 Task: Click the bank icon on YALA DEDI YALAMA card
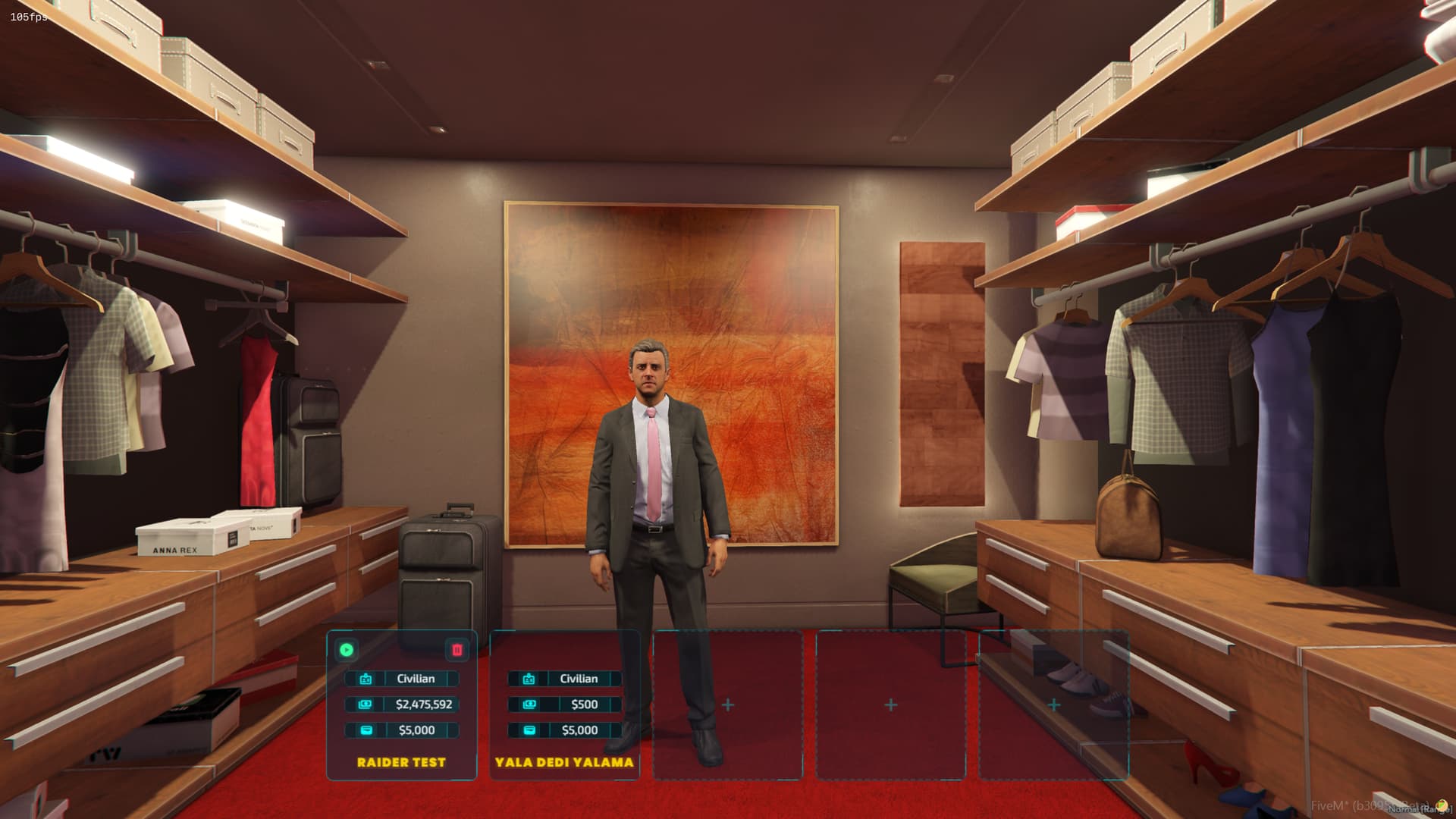[x=528, y=730]
